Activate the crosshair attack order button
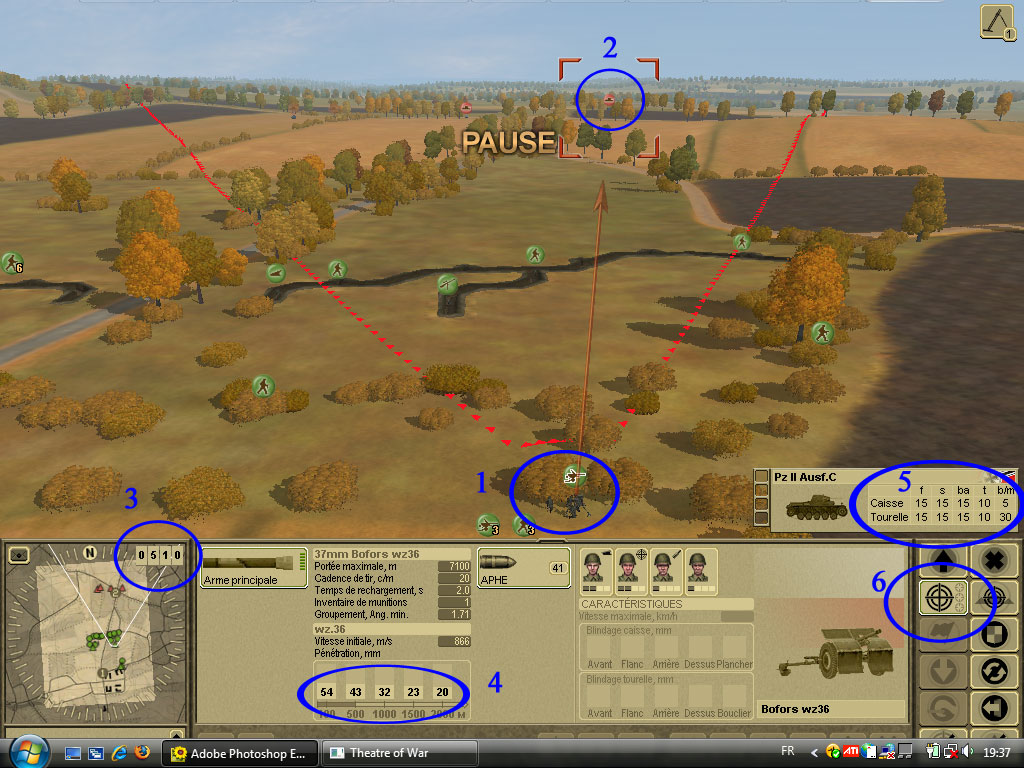Viewport: 1024px width, 768px height. (x=938, y=598)
